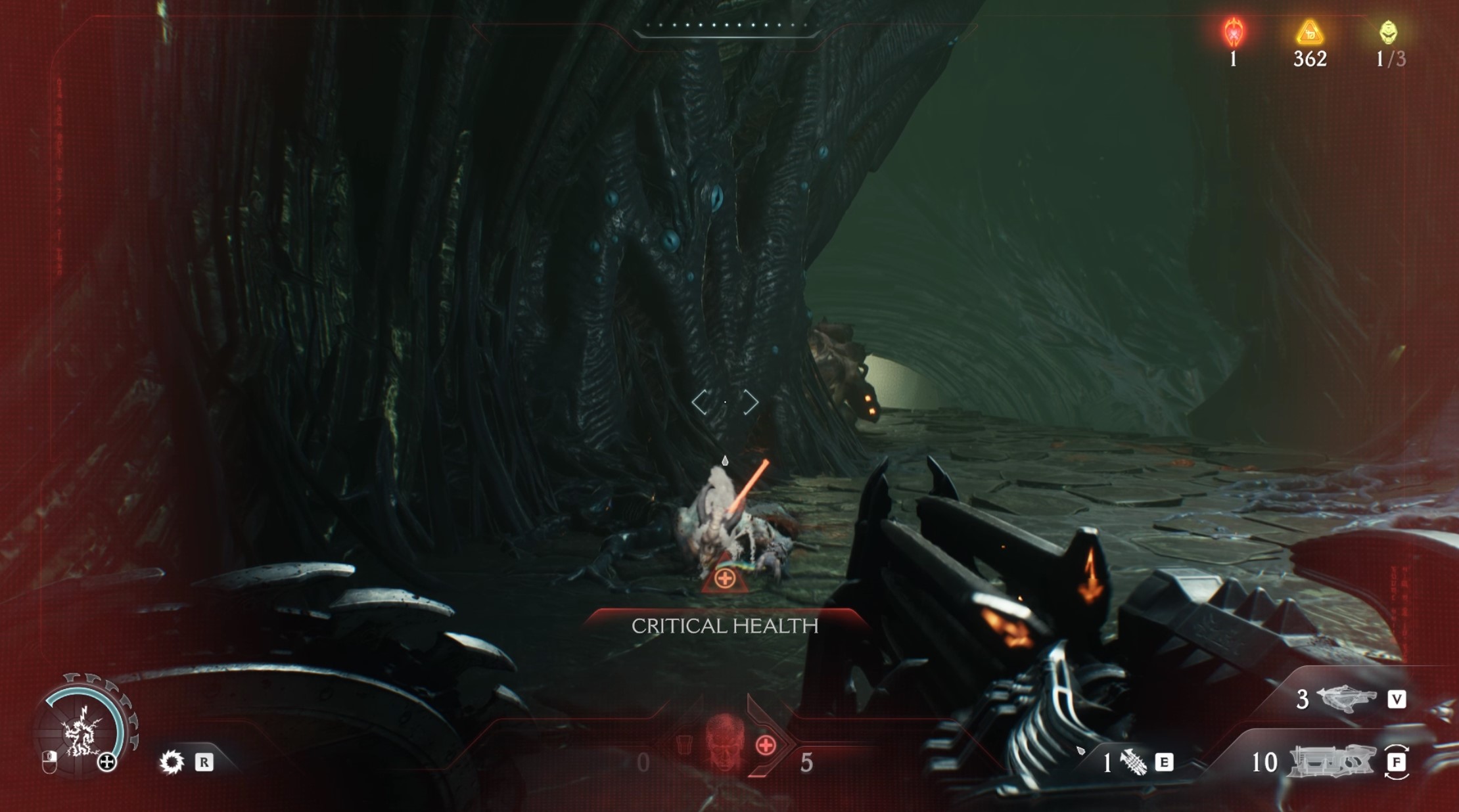Click the red life sigil icon

(1234, 32)
